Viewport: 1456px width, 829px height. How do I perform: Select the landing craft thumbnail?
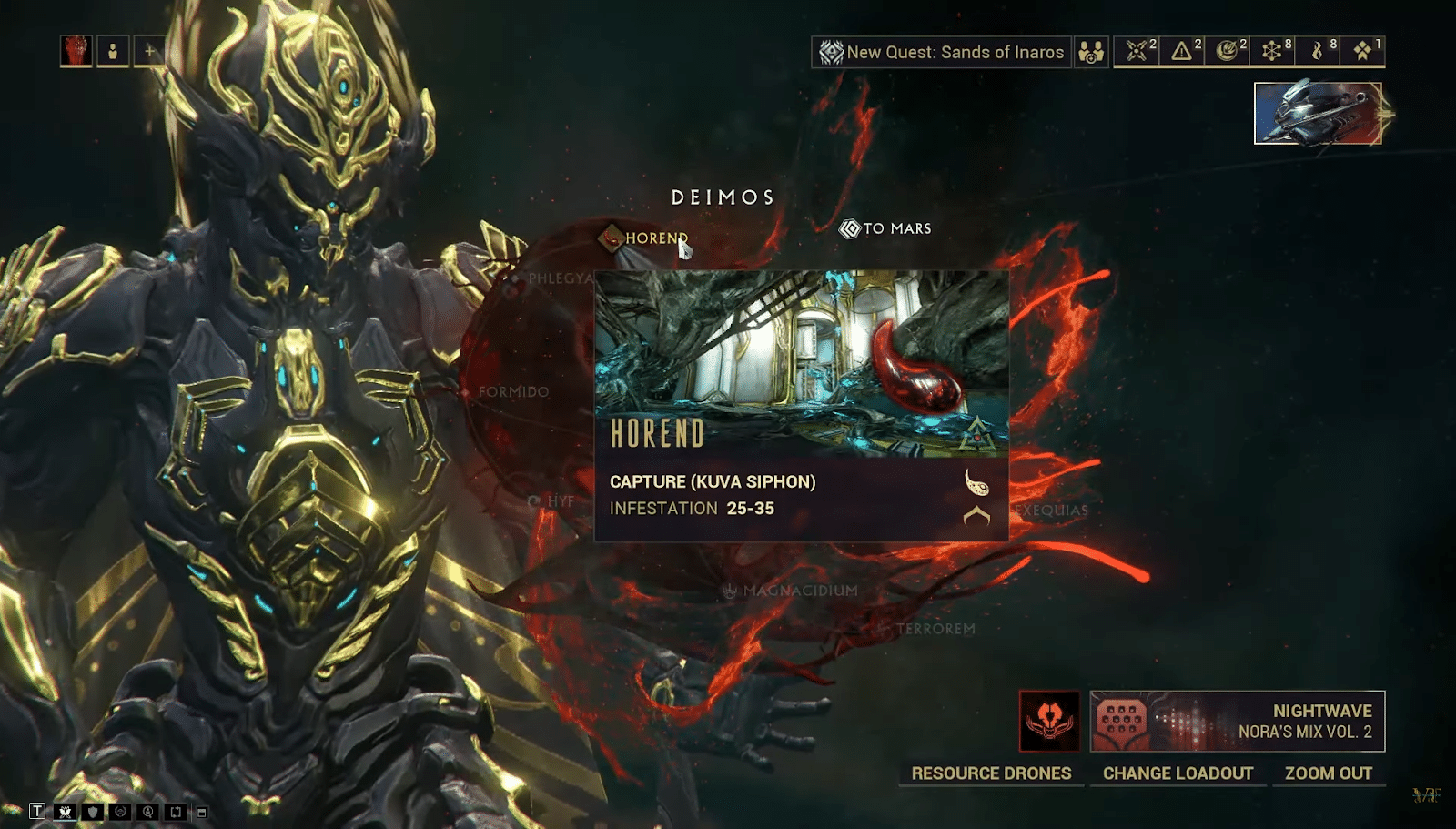(x=1317, y=114)
